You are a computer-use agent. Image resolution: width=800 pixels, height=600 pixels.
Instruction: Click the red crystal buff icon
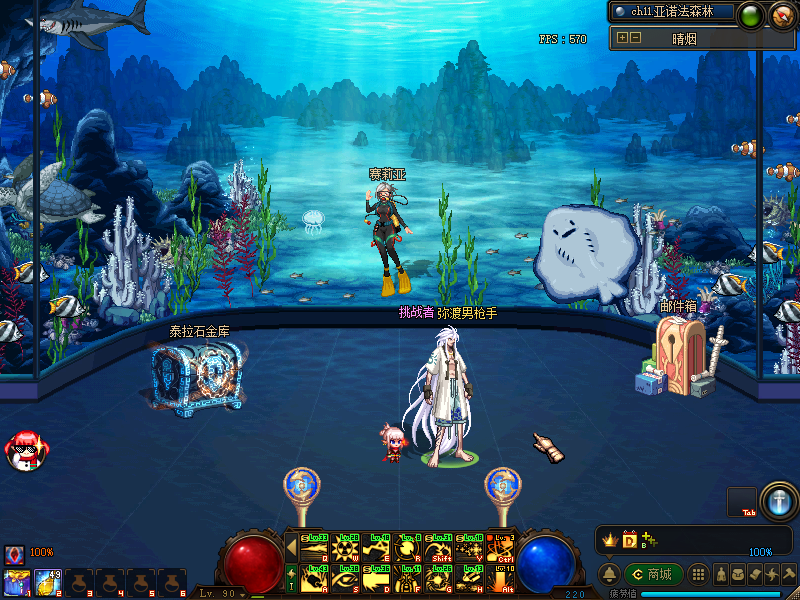(x=15, y=553)
